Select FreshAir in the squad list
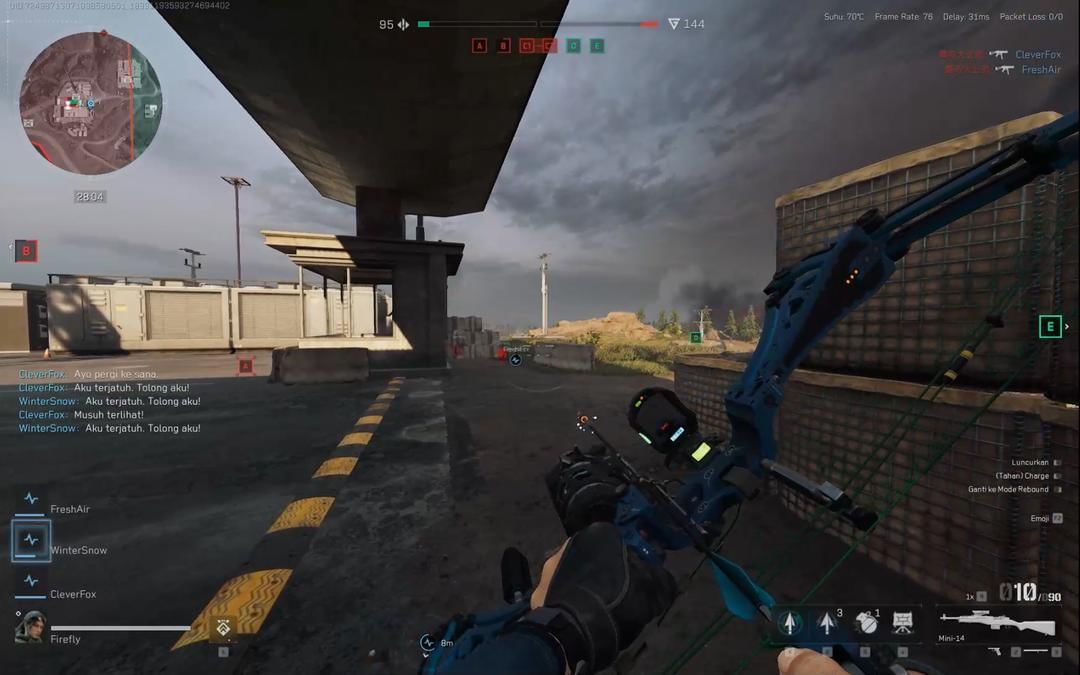Screen dimensions: 1080x675 click(x=69, y=509)
